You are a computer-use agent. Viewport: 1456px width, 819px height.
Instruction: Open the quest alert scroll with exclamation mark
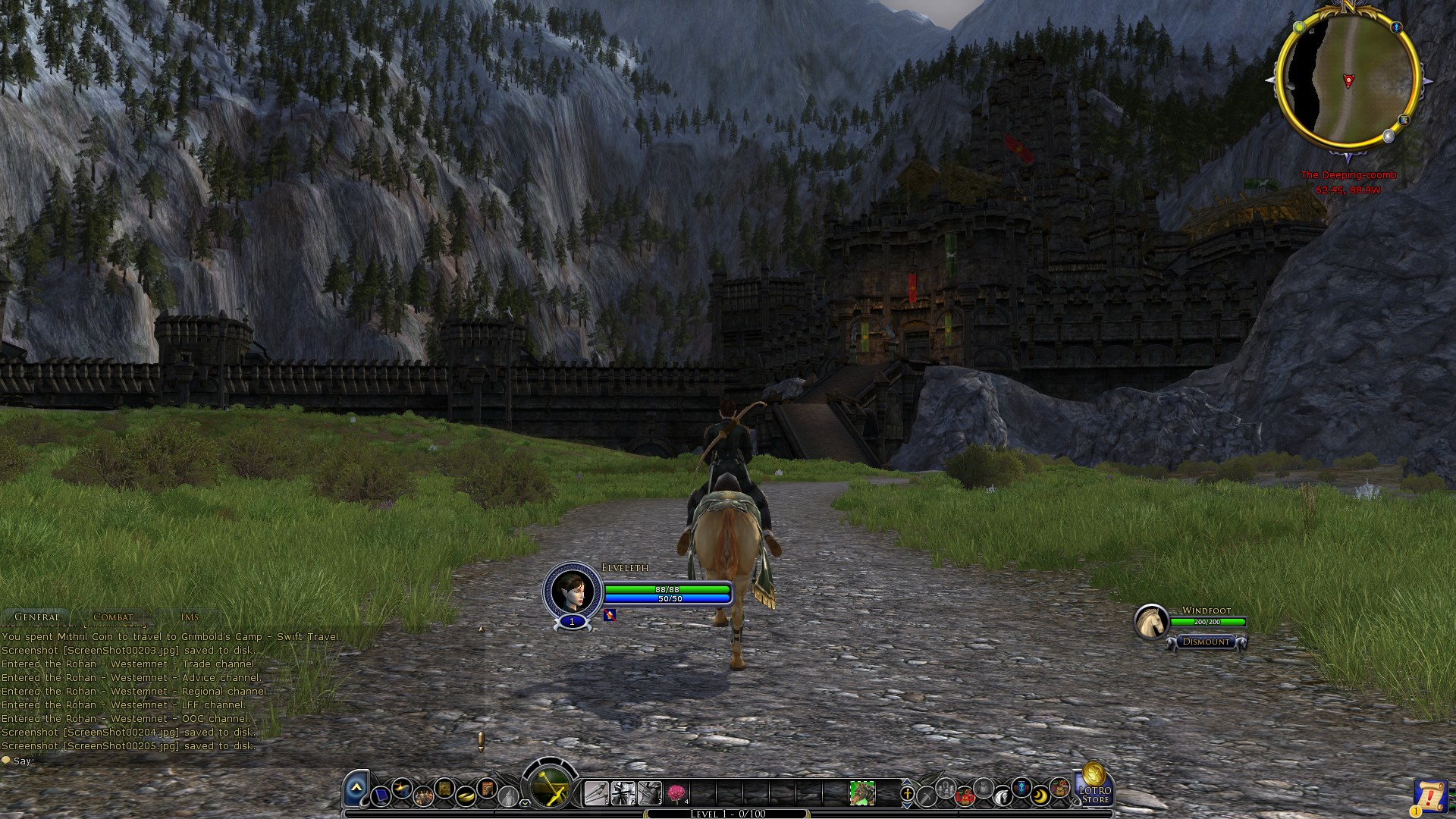1429,798
